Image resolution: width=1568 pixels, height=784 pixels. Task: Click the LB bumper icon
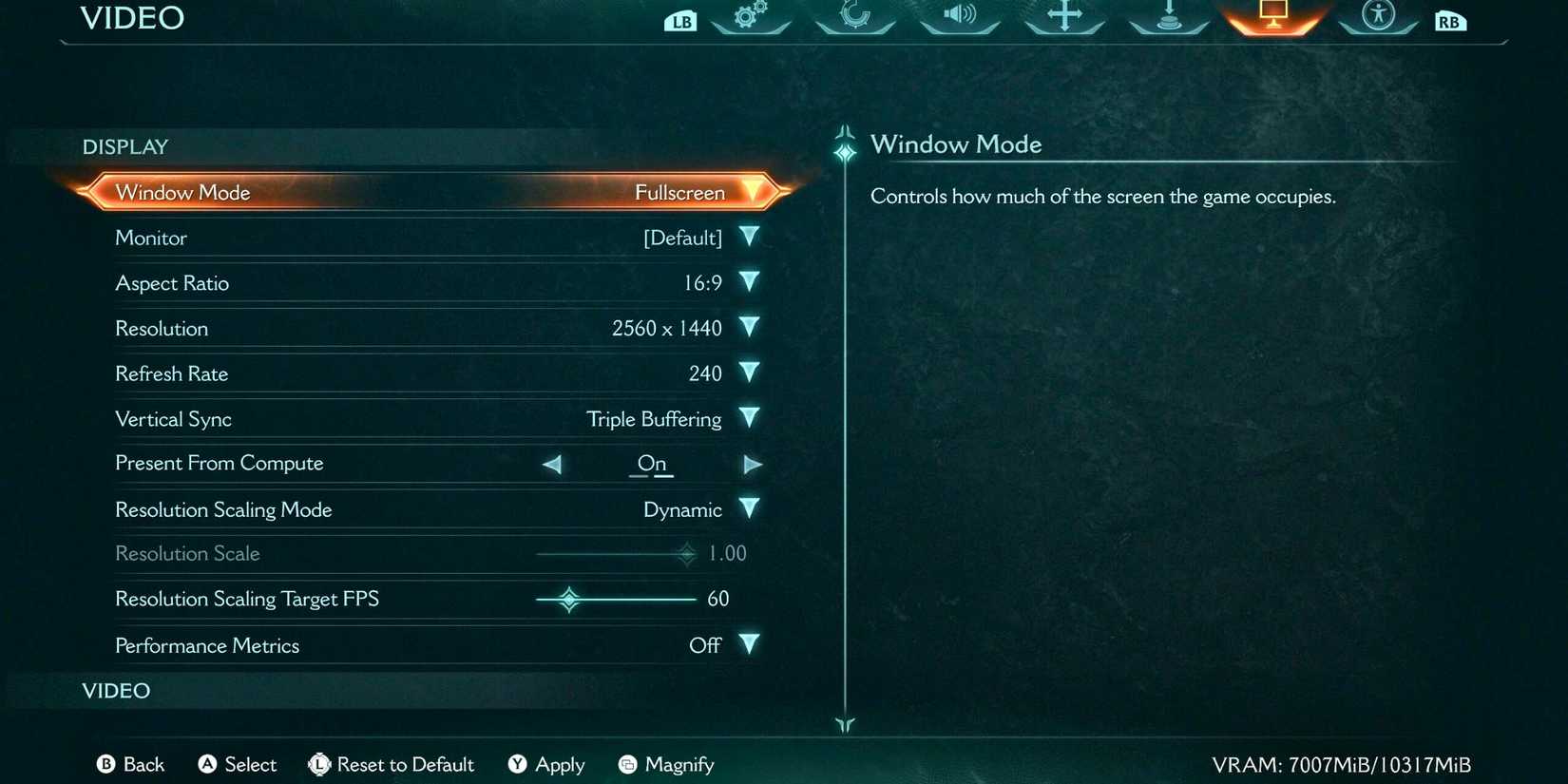(x=679, y=19)
